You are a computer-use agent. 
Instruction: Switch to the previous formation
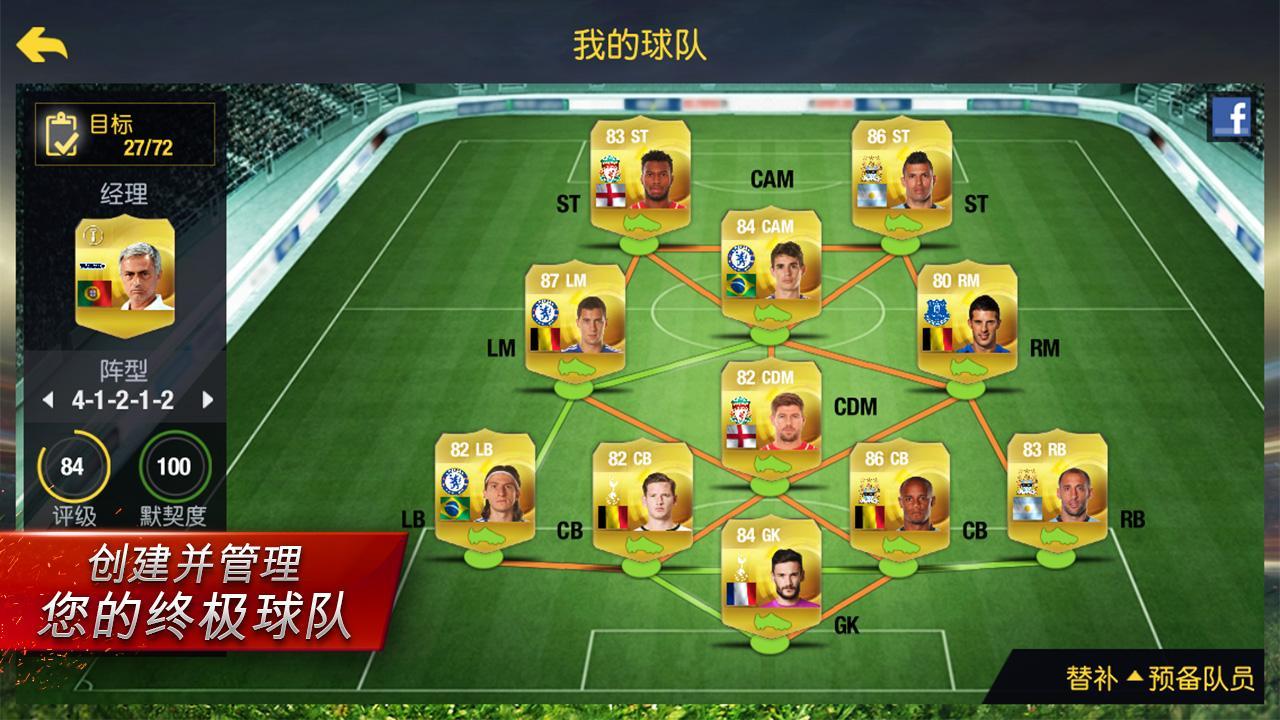[47, 401]
